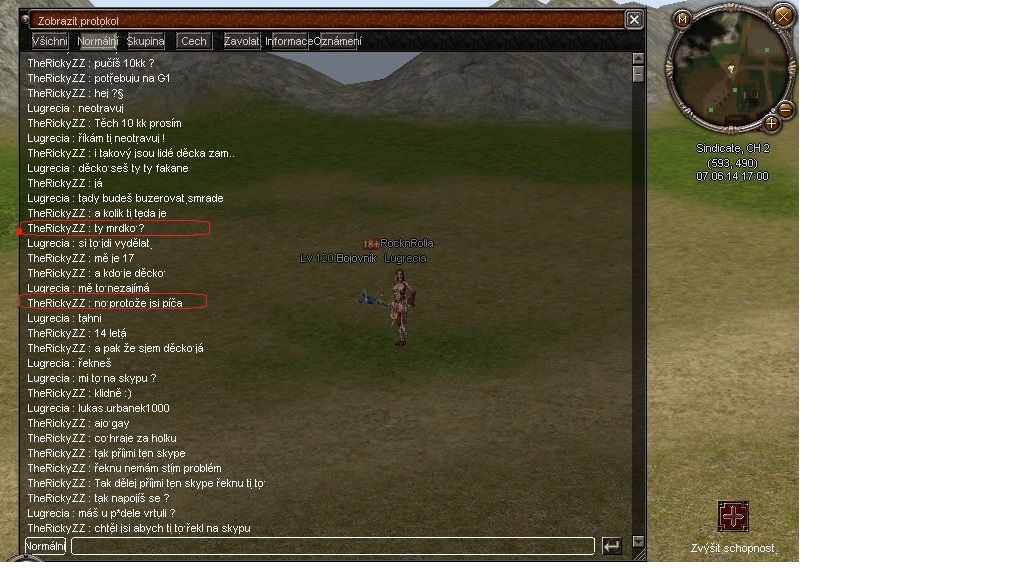The image size is (1017, 568).
Task: Select the Normální chat filter tab
Action: coord(97,41)
